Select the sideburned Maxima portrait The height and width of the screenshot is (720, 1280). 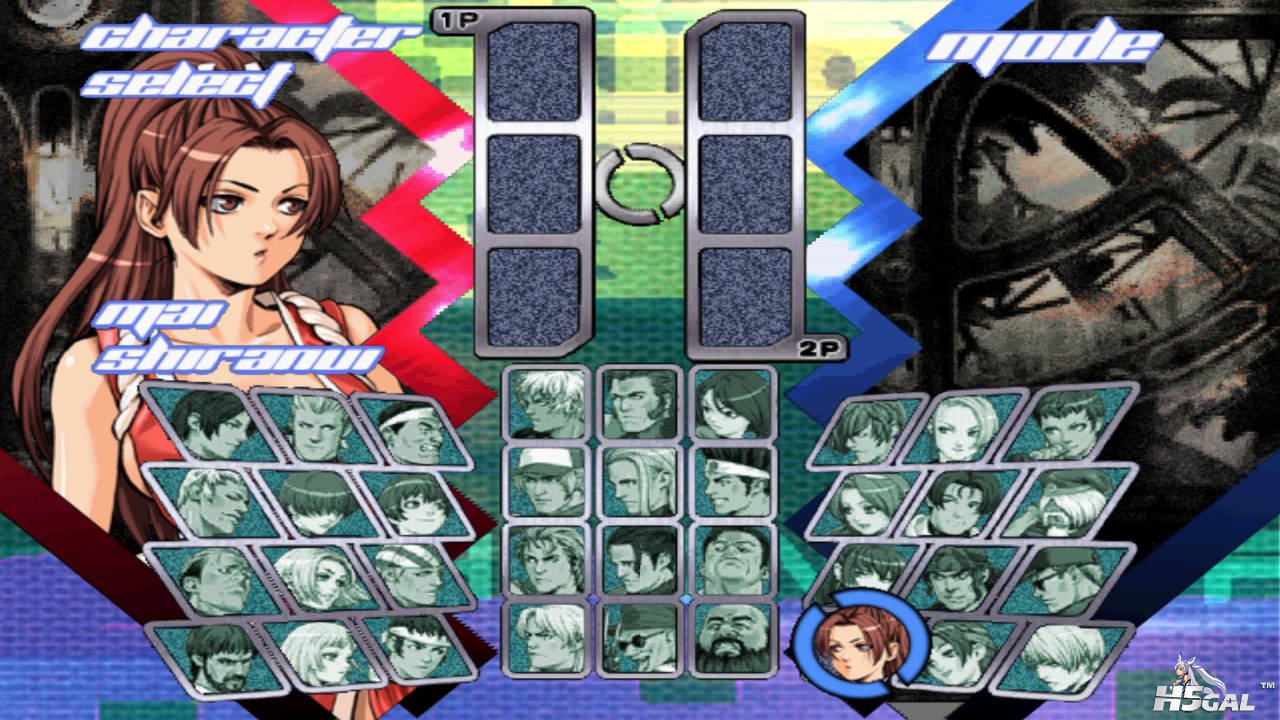[x=639, y=402]
